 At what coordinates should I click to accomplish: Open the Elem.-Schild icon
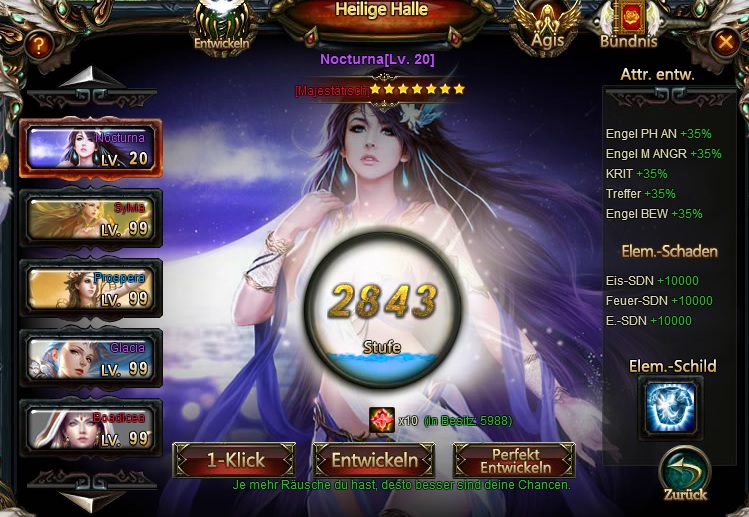[670, 407]
